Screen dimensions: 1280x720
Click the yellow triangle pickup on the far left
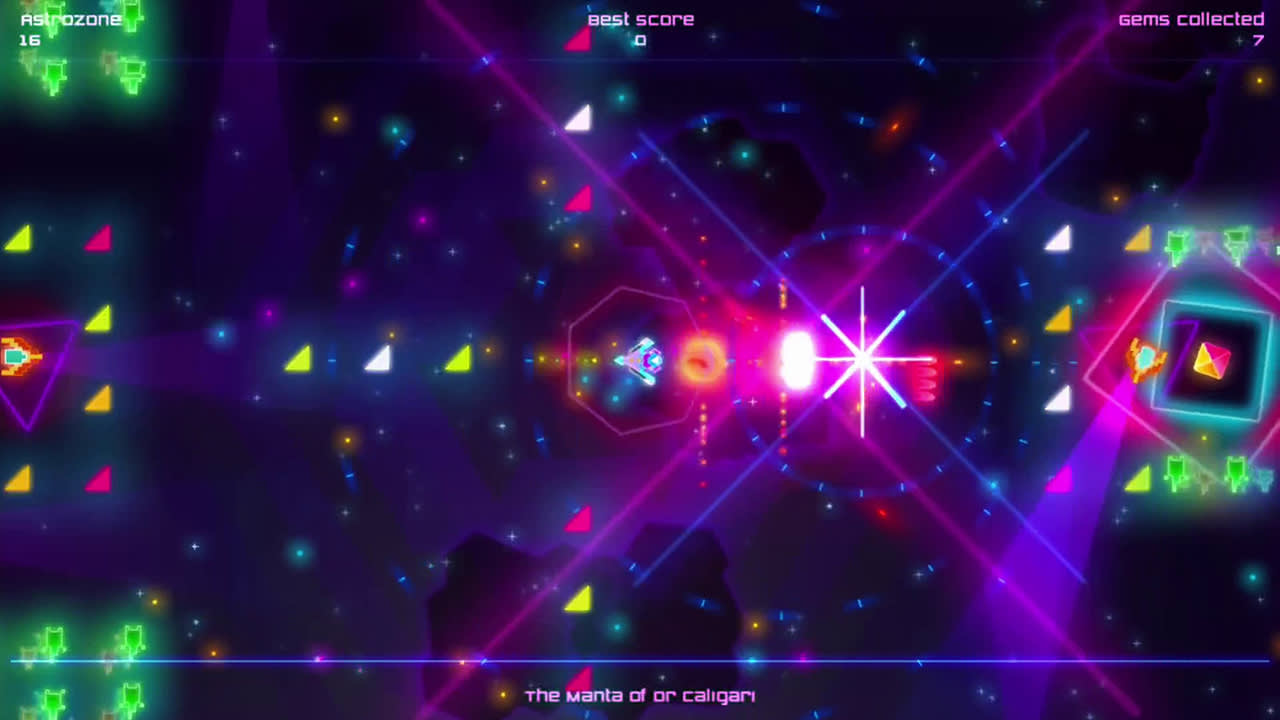pyautogui.click(x=18, y=237)
